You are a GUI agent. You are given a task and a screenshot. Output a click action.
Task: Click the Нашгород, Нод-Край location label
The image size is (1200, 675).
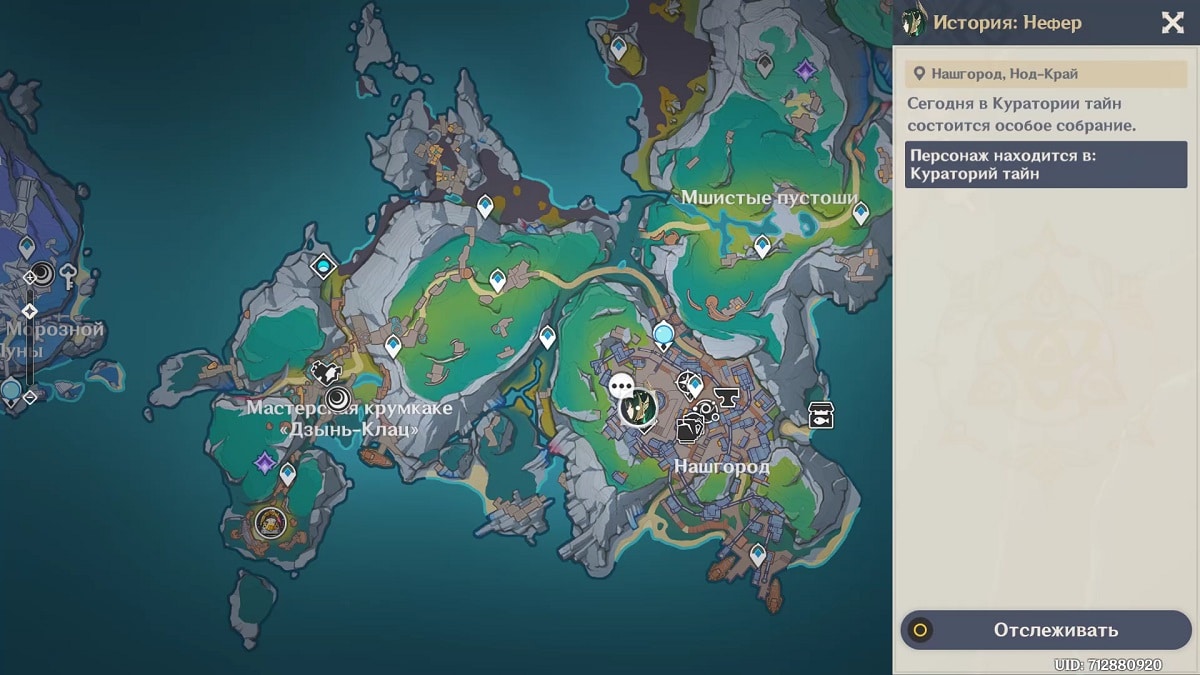point(1046,73)
